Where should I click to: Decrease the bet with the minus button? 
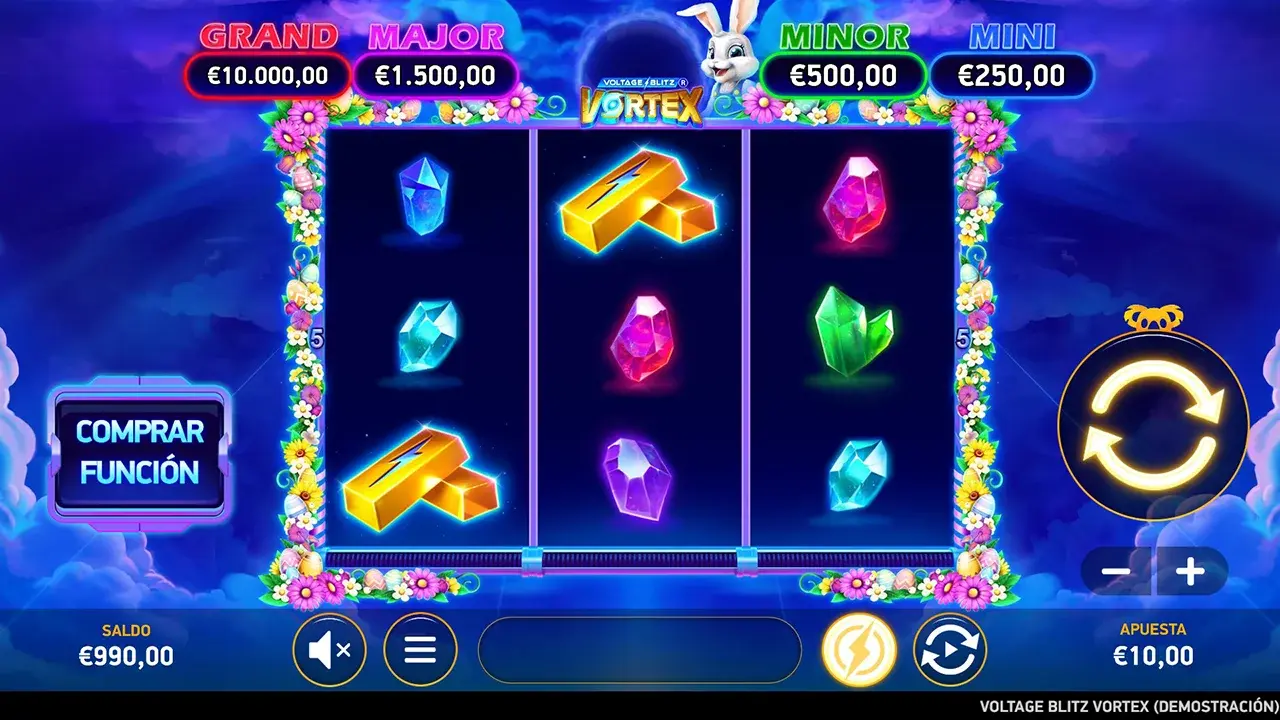click(1116, 572)
